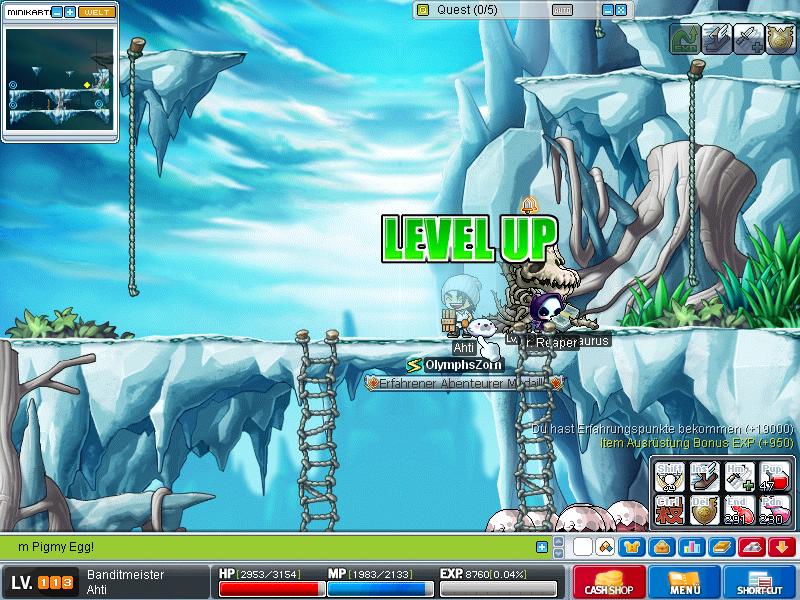Toggle the quest tracker AUTO button
This screenshot has width=800, height=600.
tap(562, 10)
